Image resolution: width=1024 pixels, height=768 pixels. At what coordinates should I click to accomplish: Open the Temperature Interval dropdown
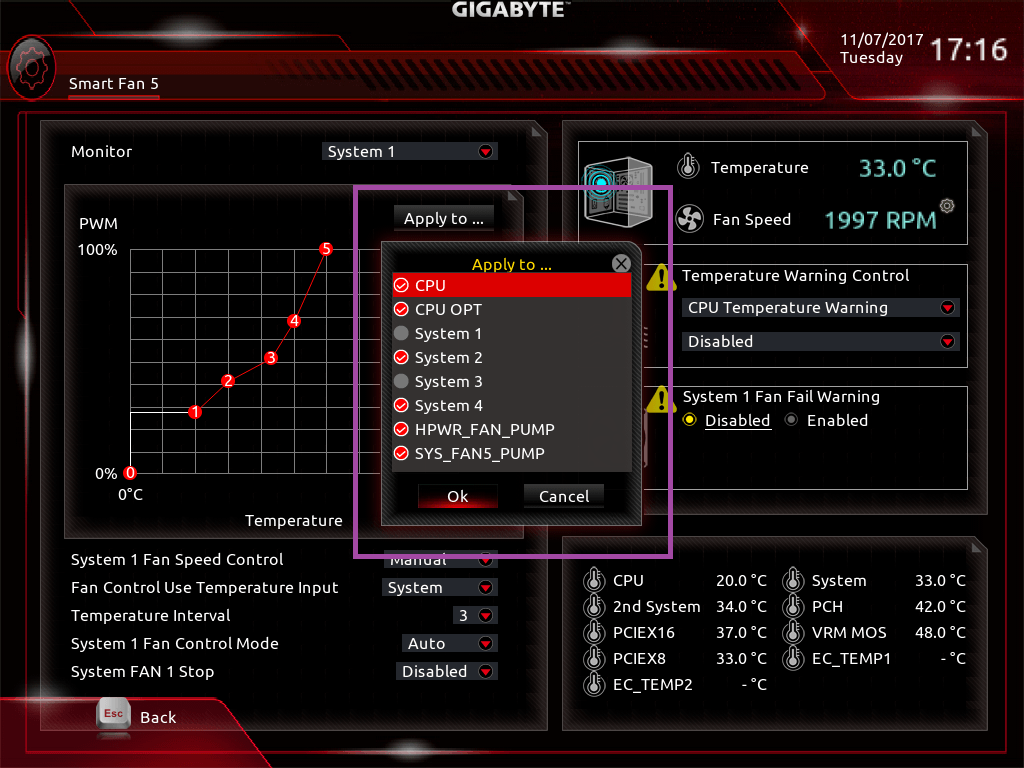pyautogui.click(x=474, y=616)
